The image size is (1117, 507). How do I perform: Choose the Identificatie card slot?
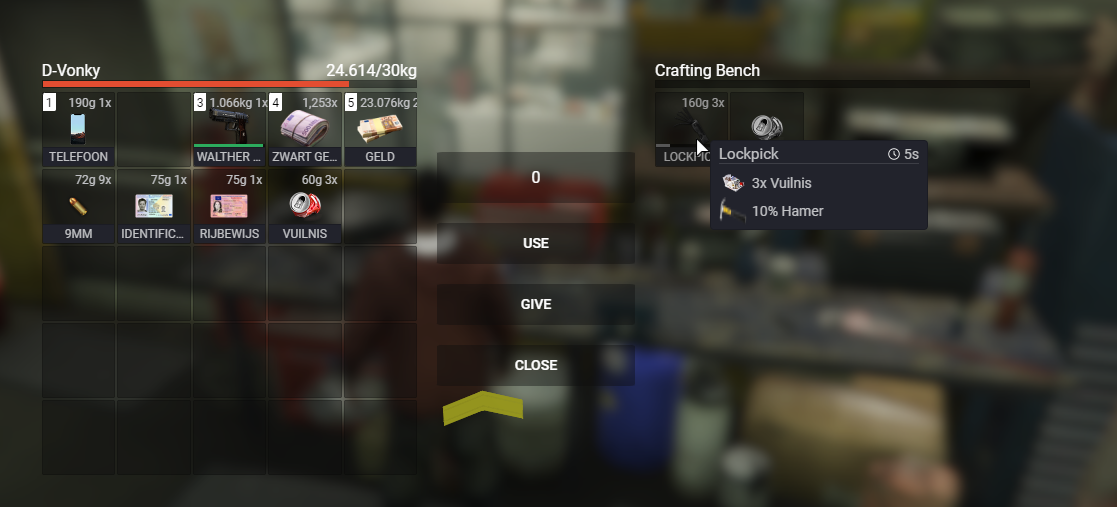(x=154, y=206)
